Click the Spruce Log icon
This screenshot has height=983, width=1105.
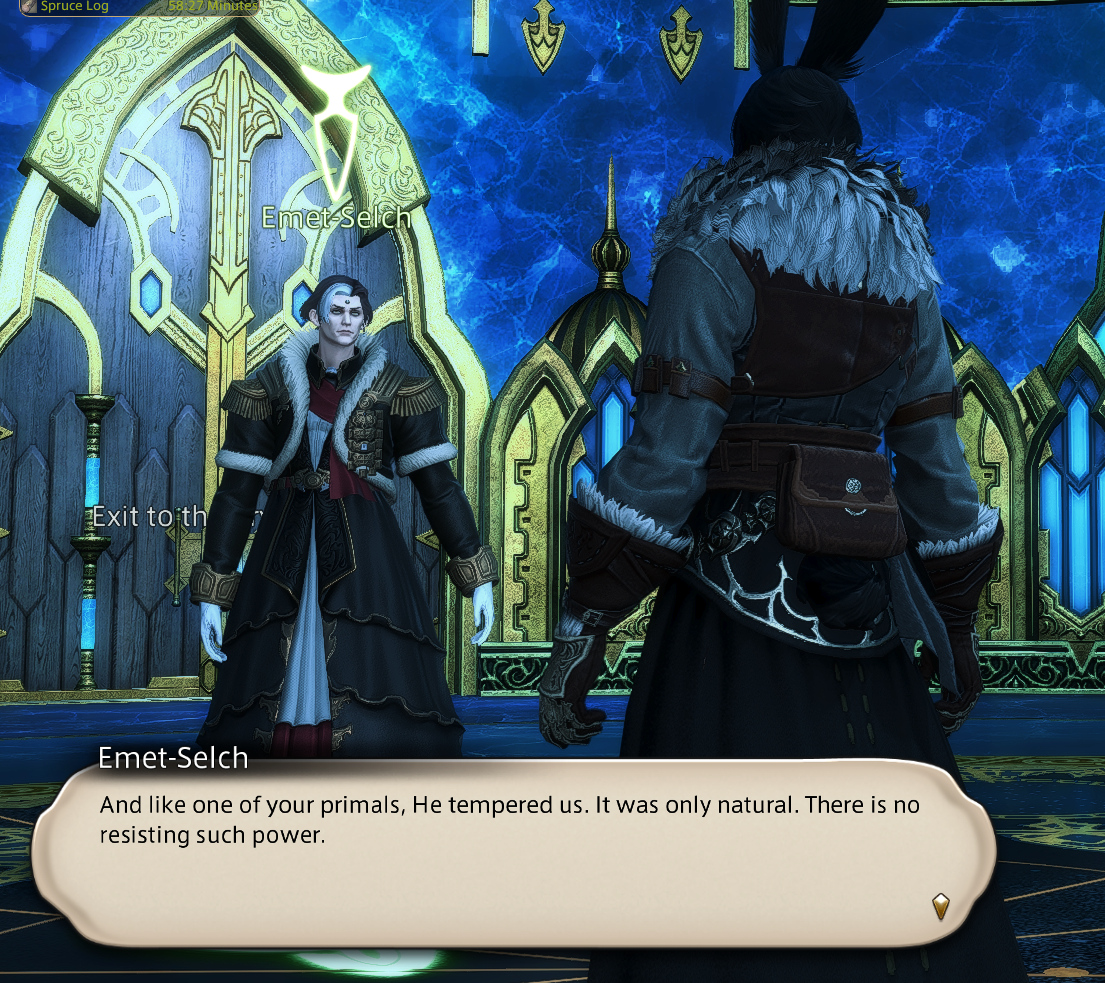[31, 6]
